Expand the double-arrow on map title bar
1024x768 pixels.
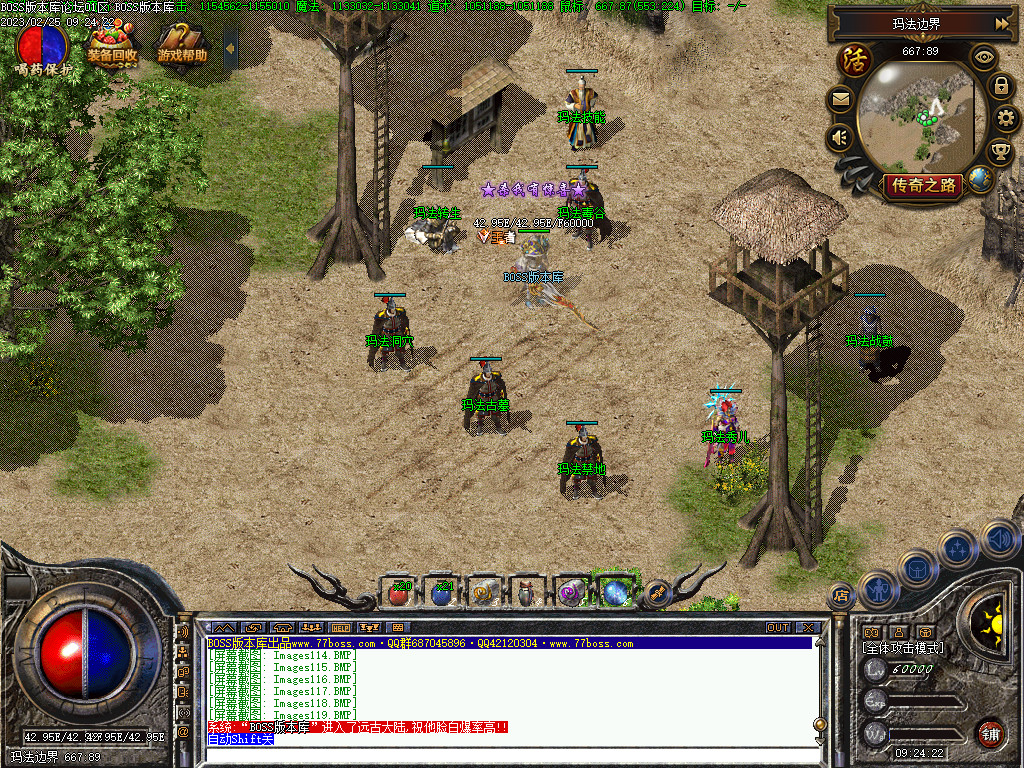(x=1001, y=23)
